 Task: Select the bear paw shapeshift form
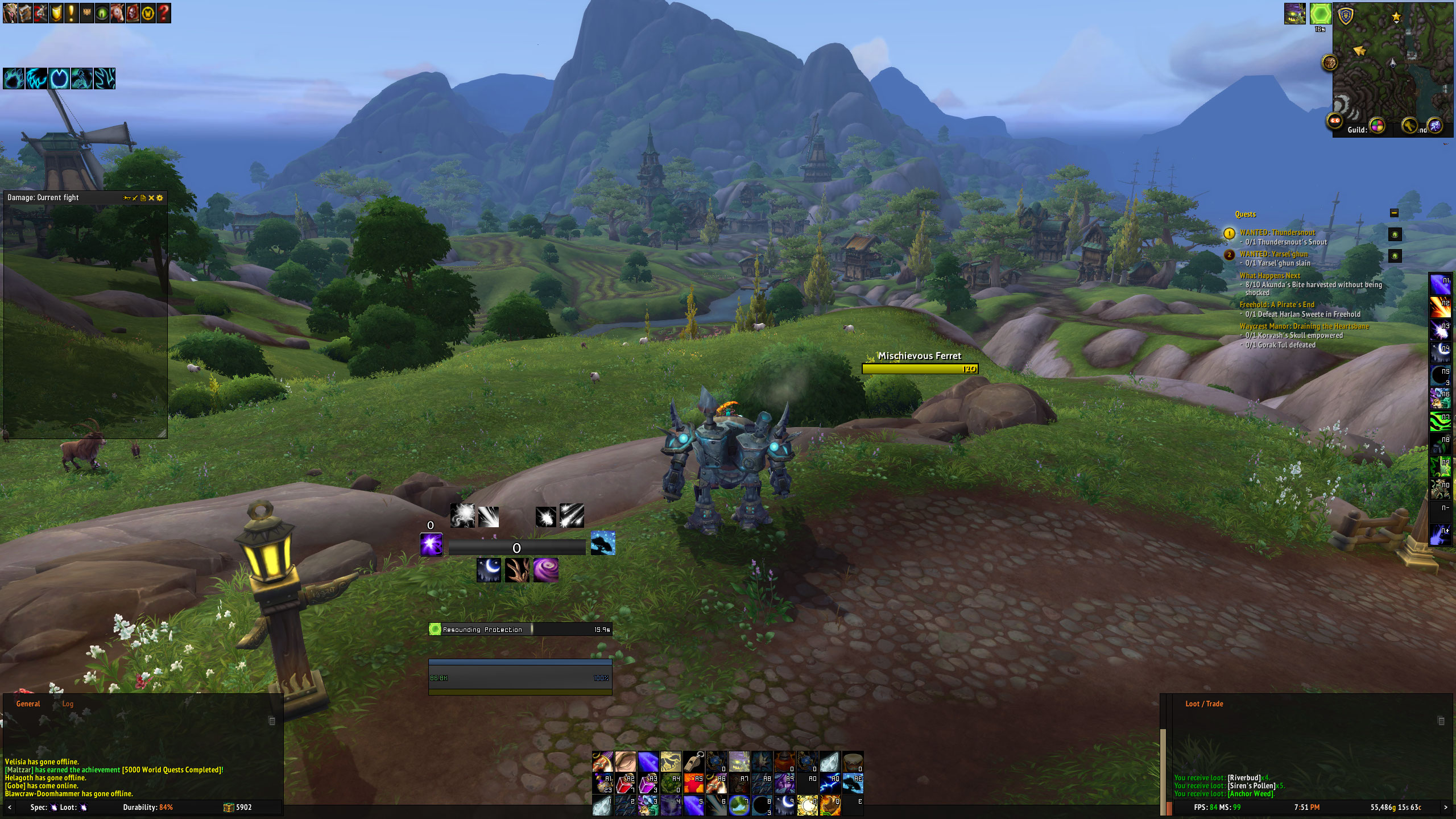(x=14, y=78)
